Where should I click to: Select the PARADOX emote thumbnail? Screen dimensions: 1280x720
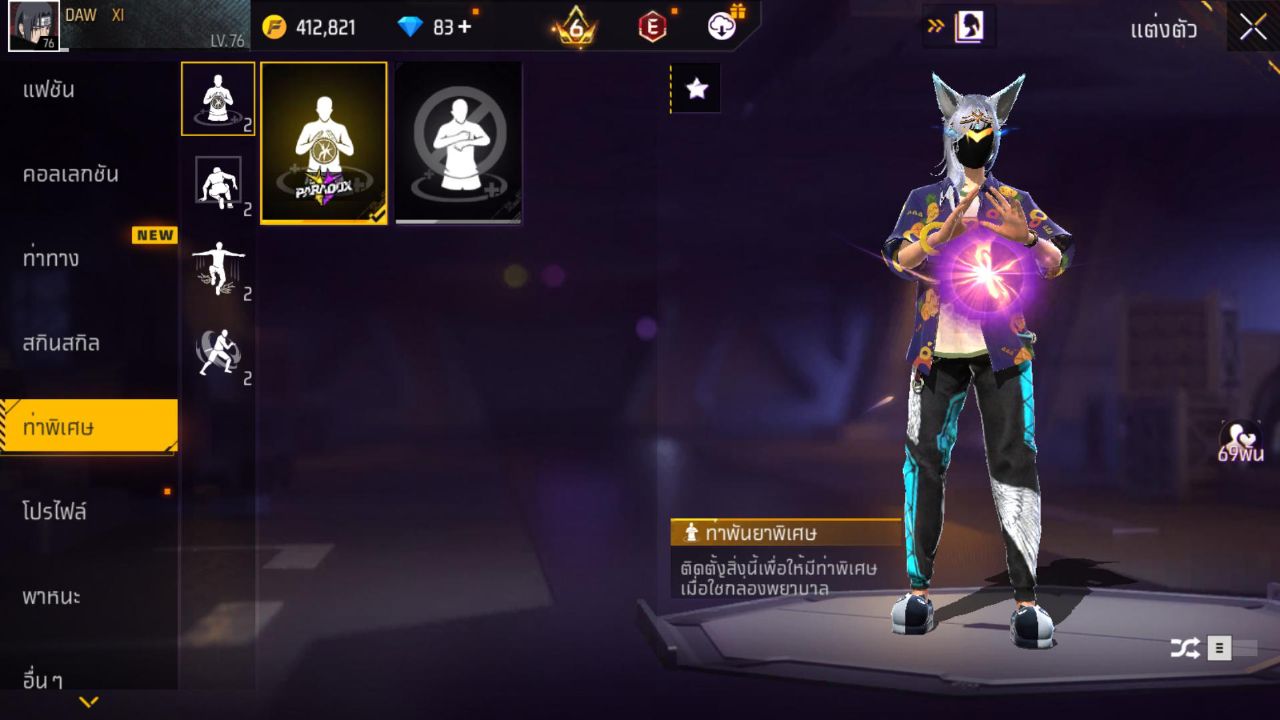pos(322,142)
